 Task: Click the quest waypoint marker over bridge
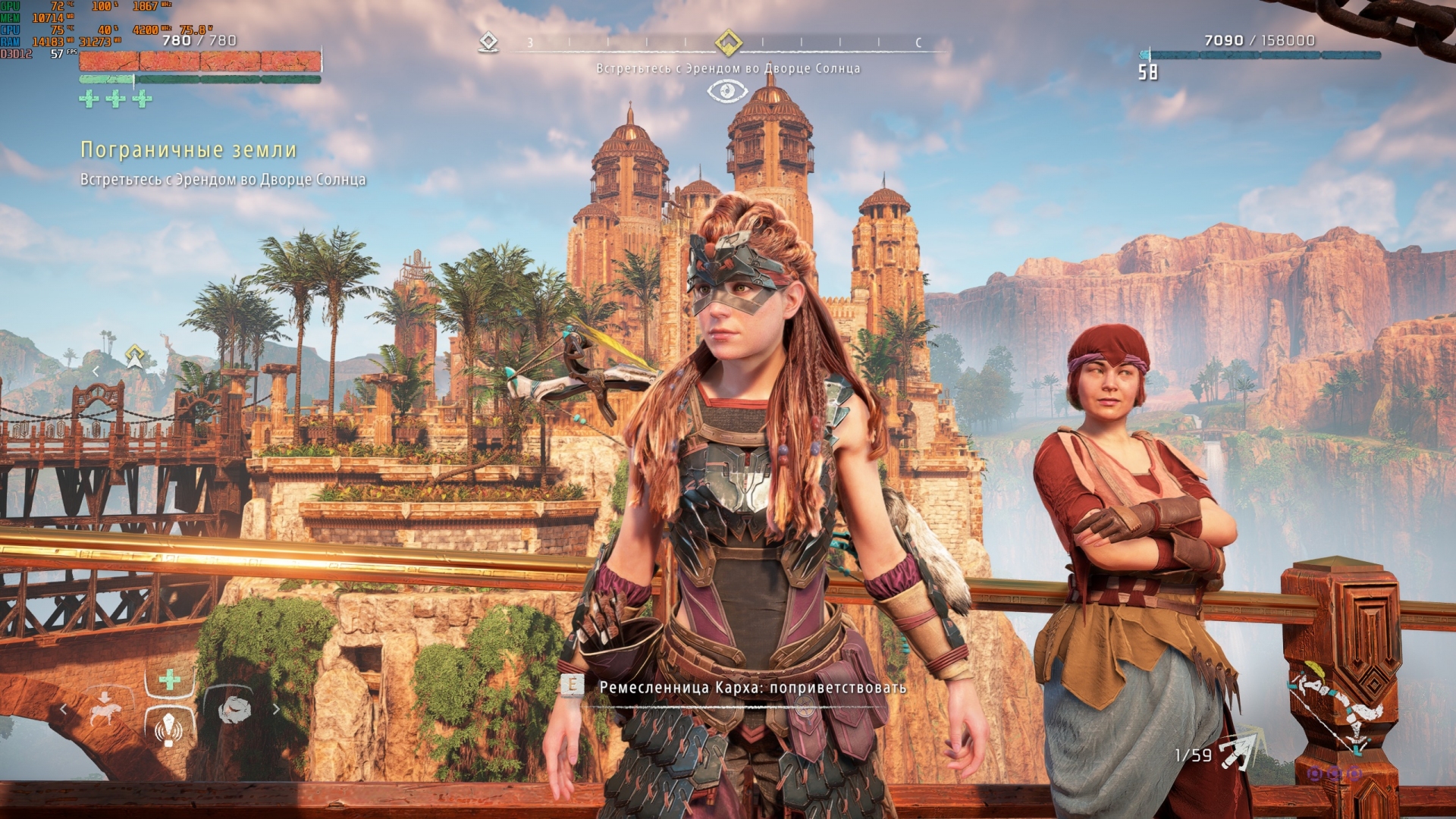click(135, 355)
